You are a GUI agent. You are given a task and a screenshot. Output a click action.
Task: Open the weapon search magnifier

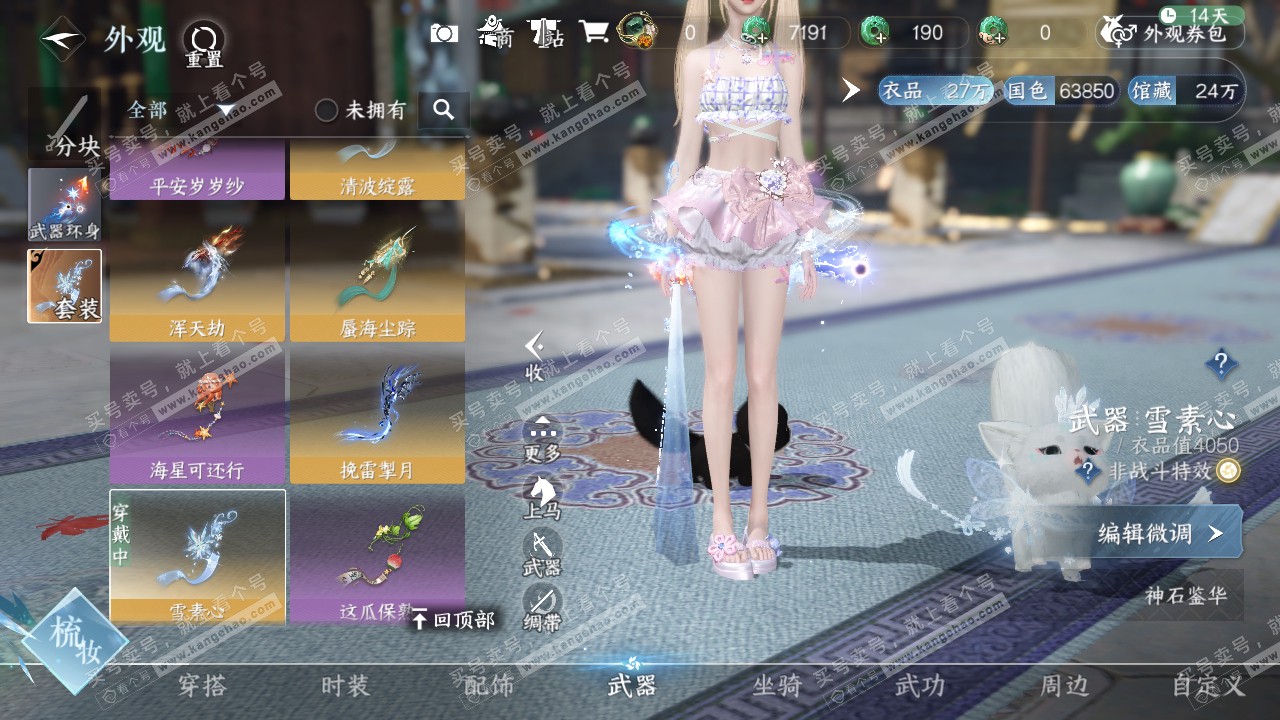tap(444, 110)
